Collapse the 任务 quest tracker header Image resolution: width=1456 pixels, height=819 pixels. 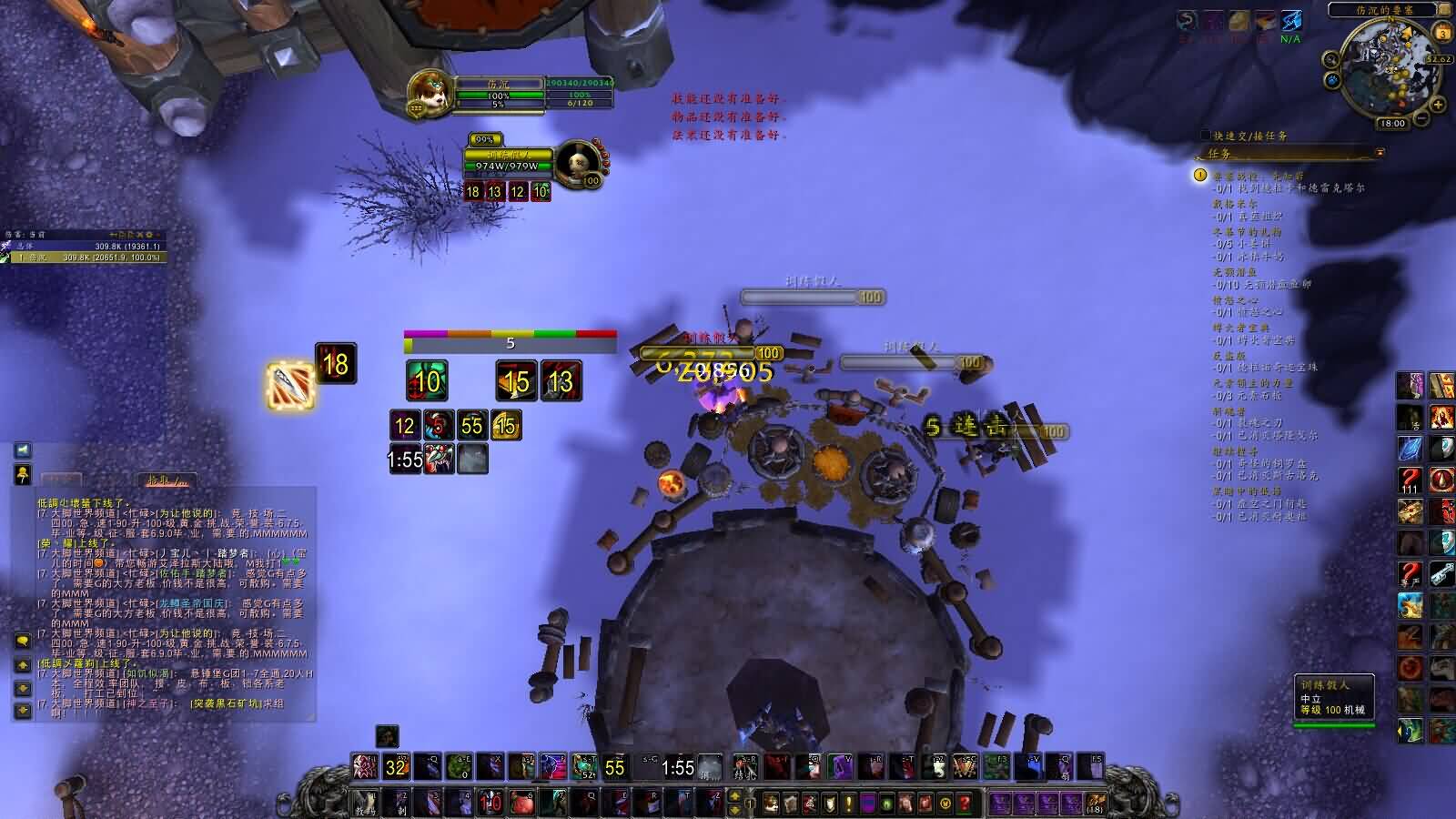pos(1380,153)
